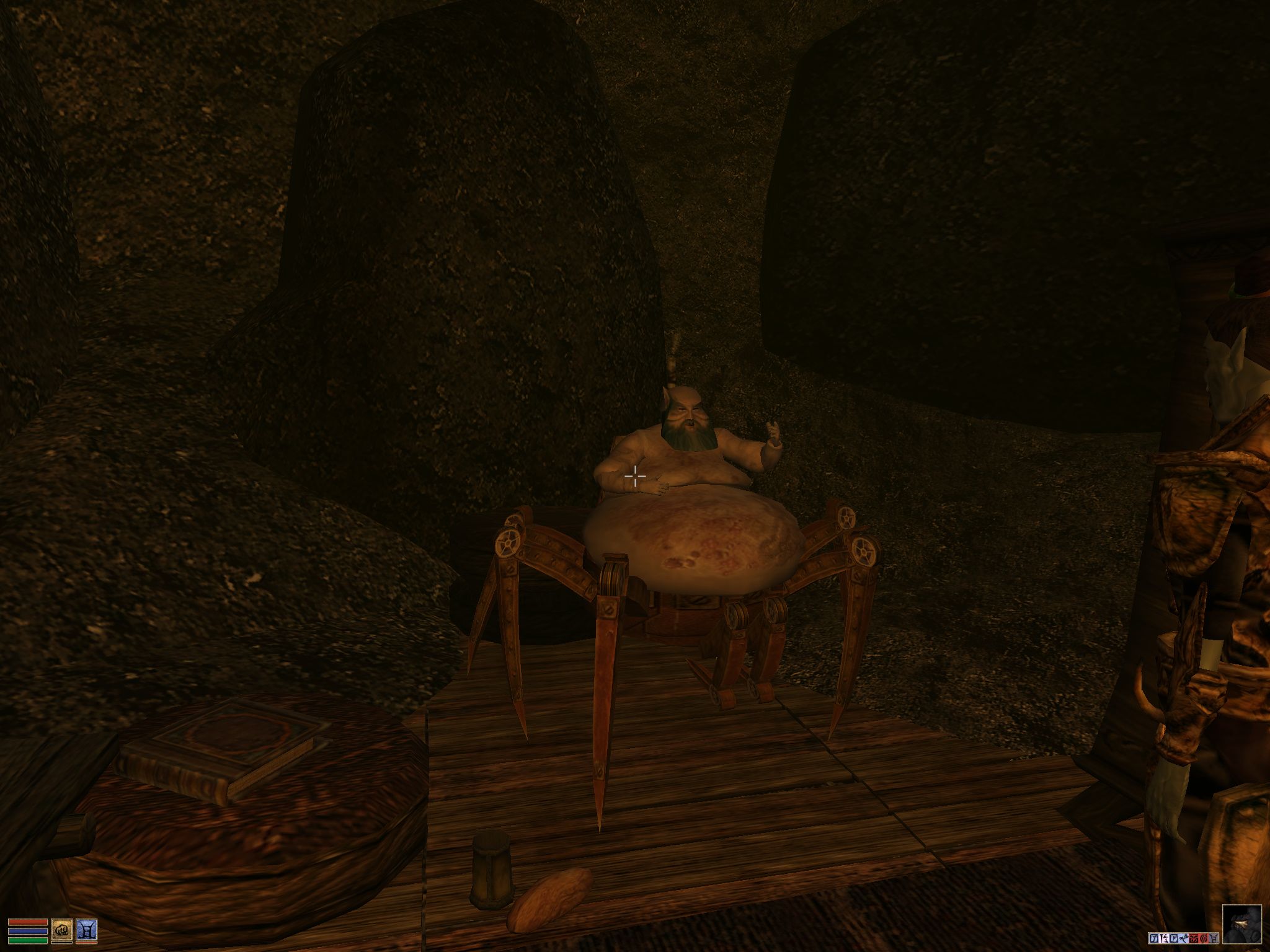Image resolution: width=1270 pixels, height=952 pixels.
Task: Click the green fatigue bar
Action: pos(27,942)
